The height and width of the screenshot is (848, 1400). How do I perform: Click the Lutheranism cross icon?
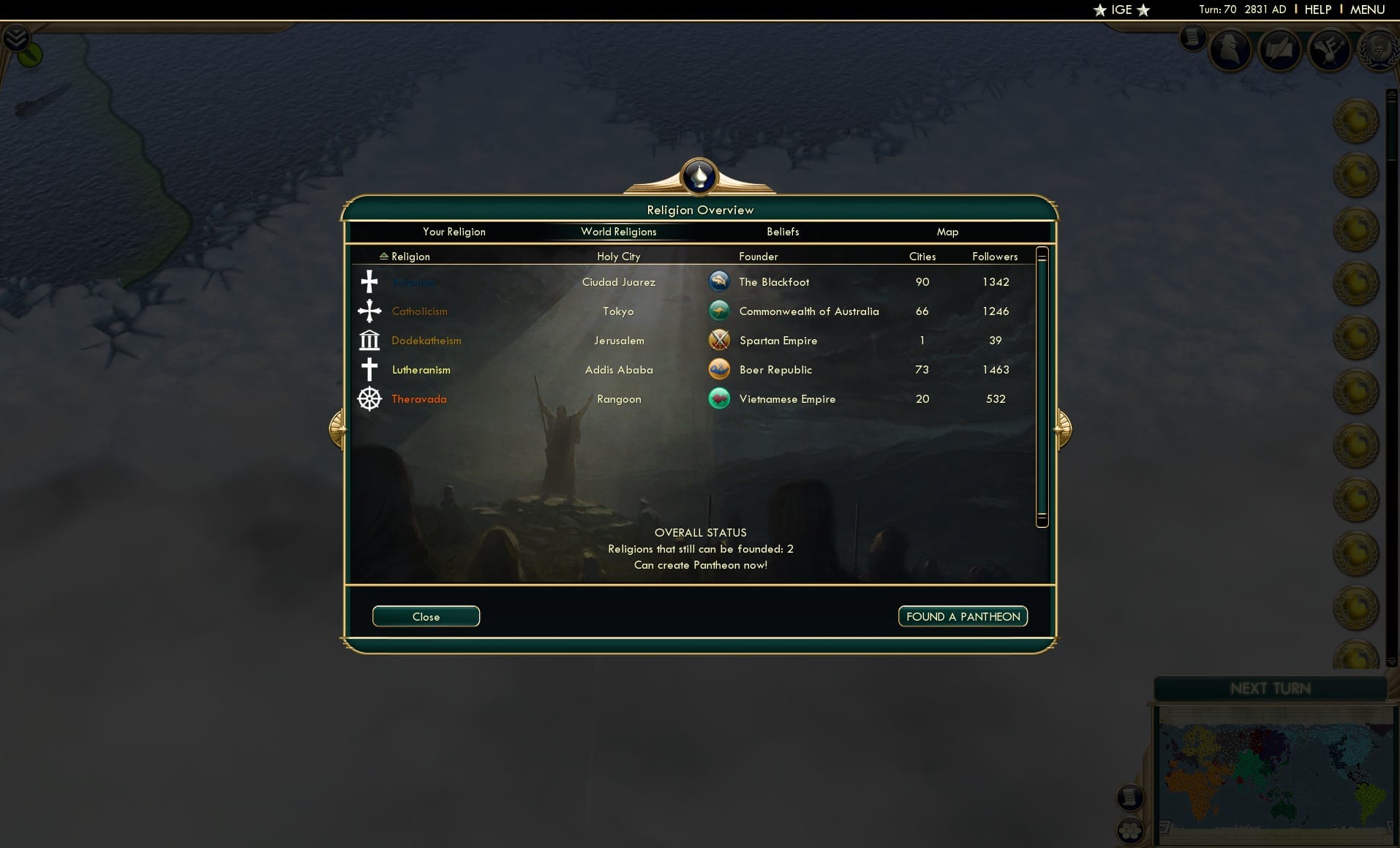coord(369,369)
